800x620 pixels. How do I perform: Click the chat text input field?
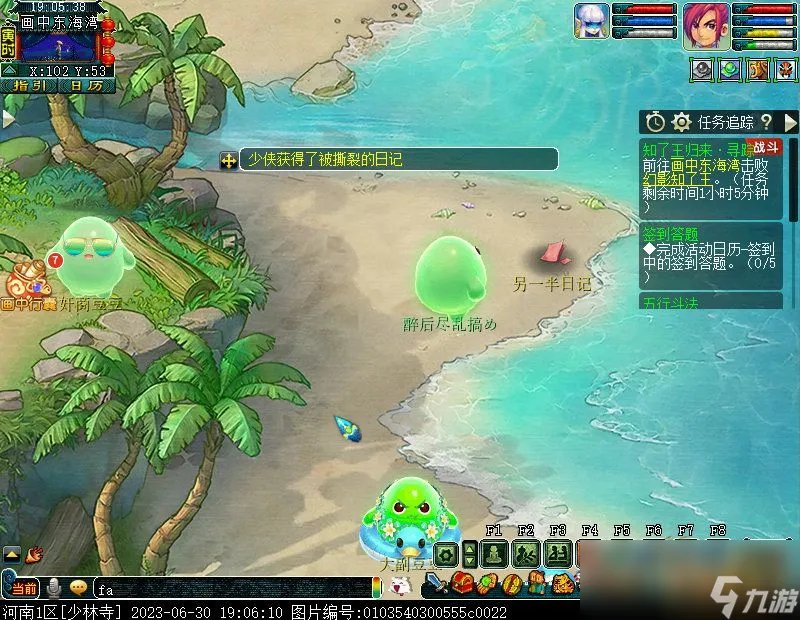[x=232, y=588]
